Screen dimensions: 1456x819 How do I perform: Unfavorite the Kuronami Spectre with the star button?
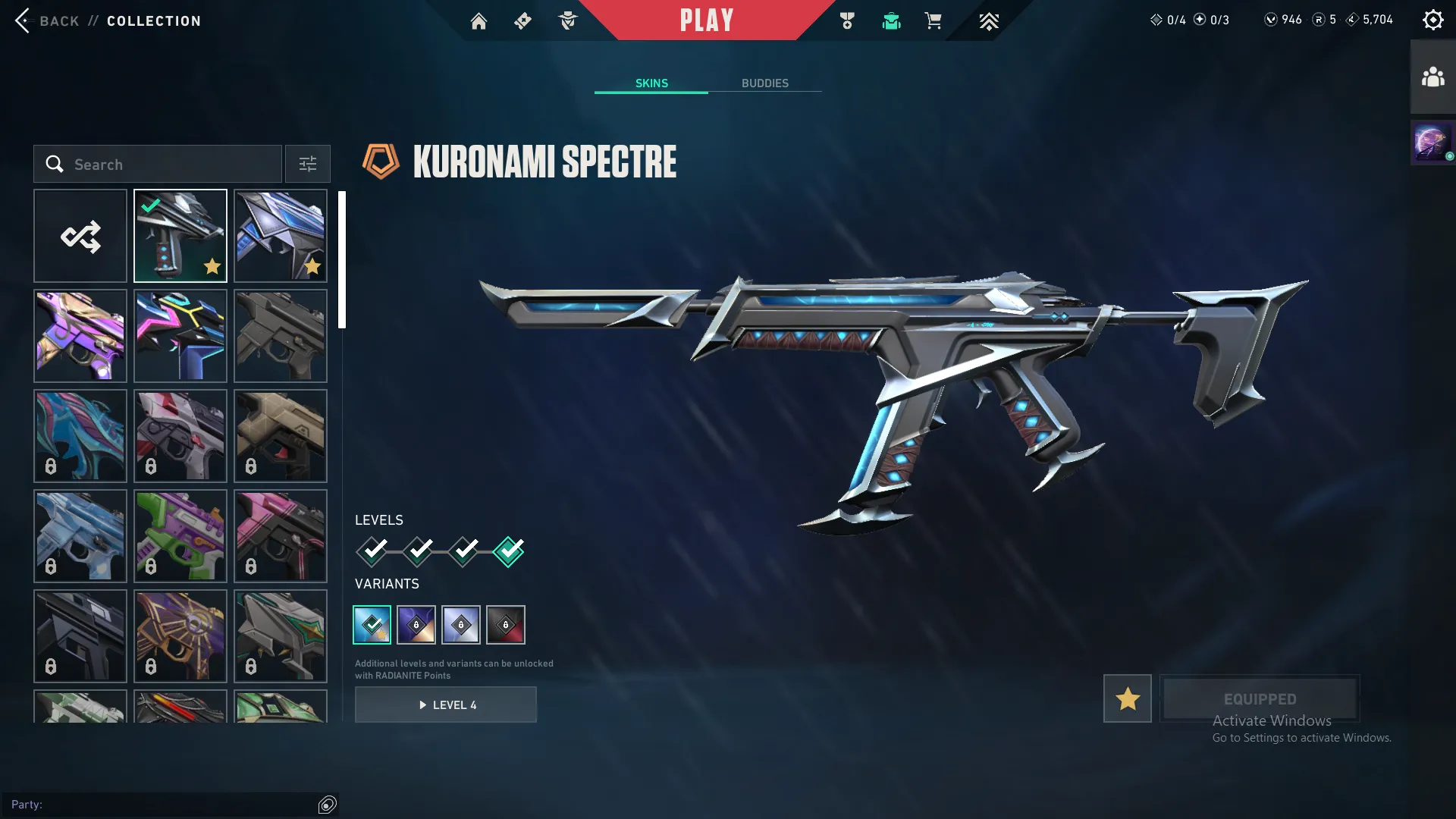click(x=1127, y=698)
